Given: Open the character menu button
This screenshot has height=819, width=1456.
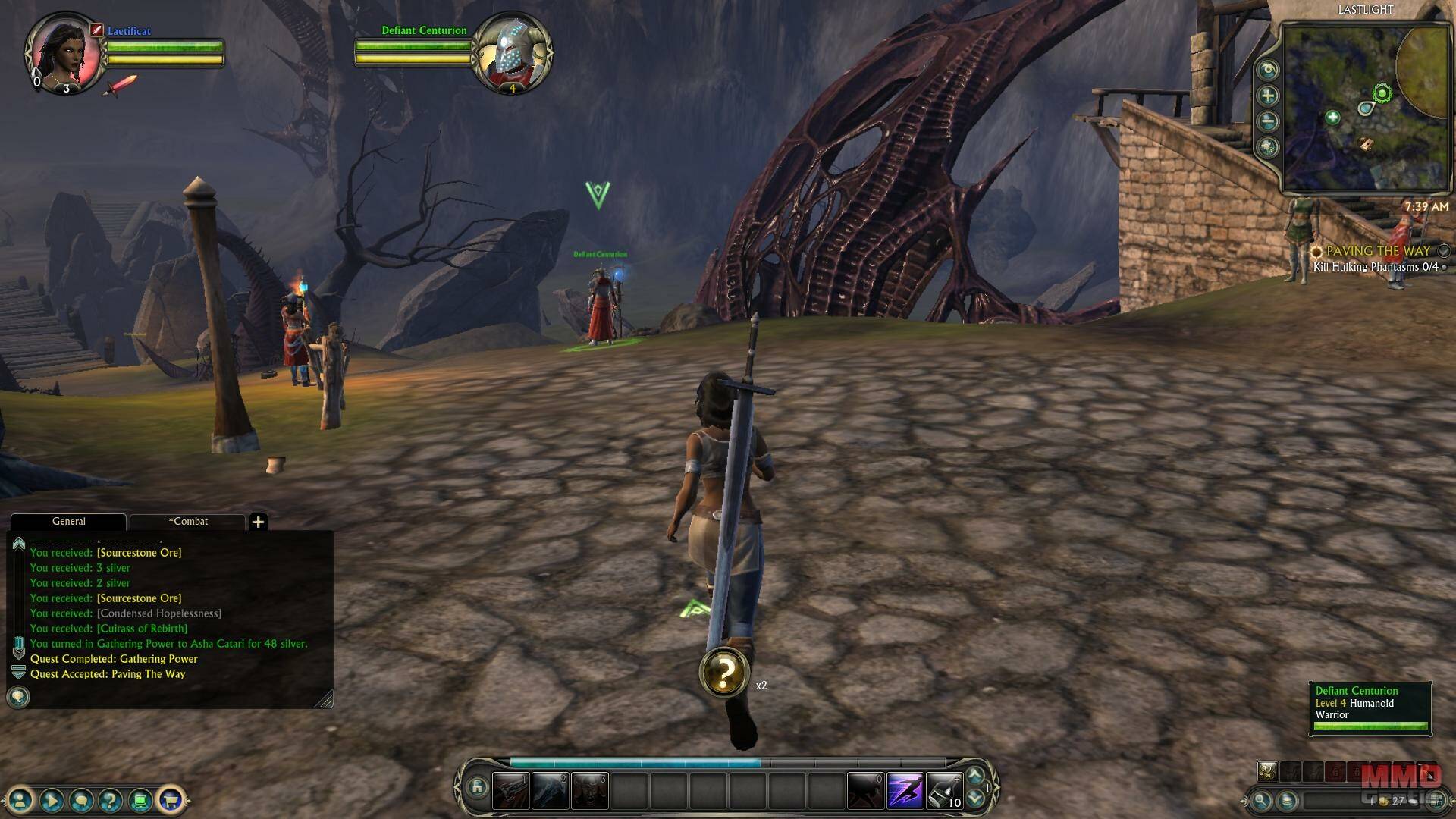Looking at the screenshot, I should 21,799.
